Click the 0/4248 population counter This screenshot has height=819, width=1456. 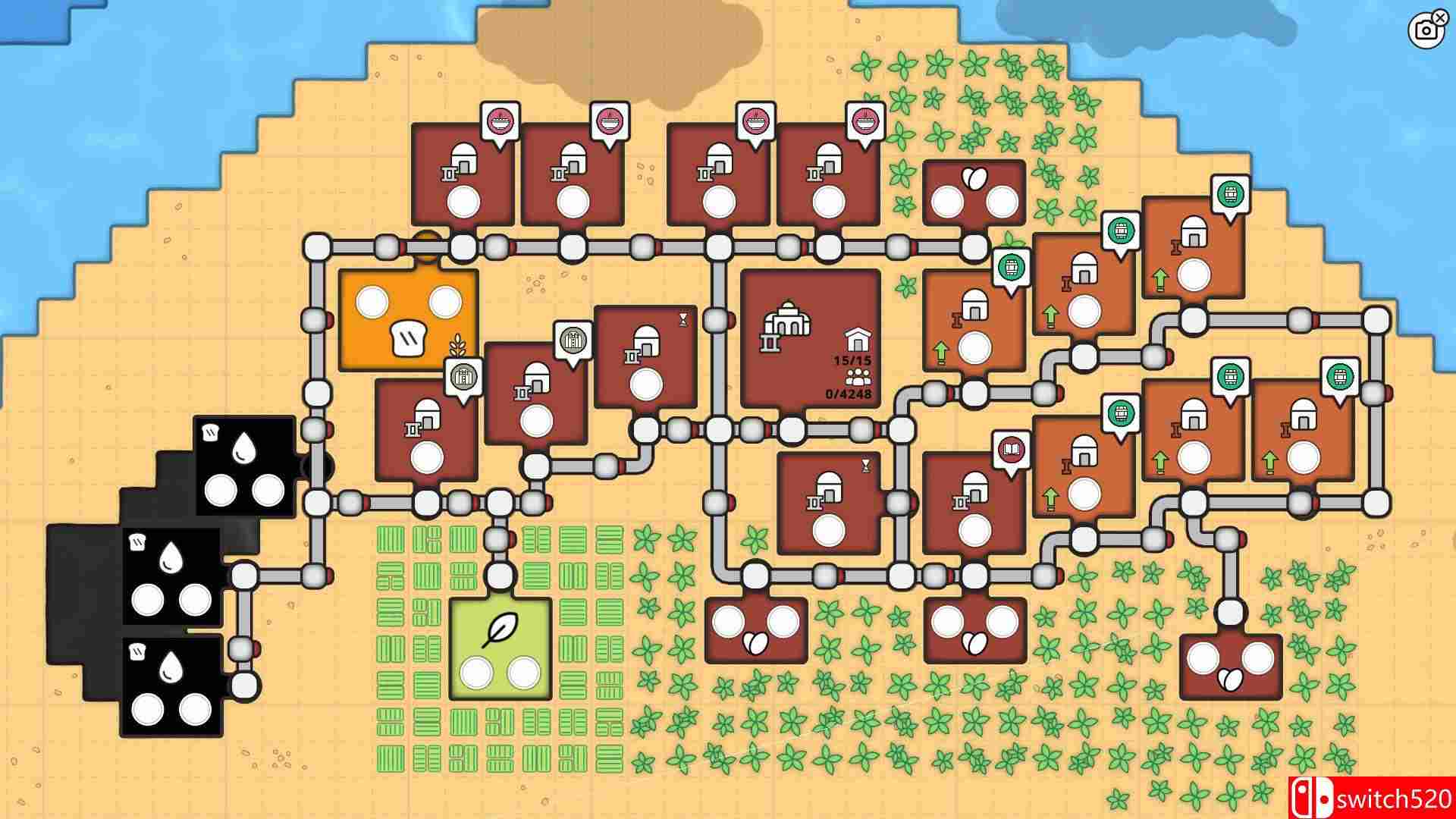[x=847, y=394]
